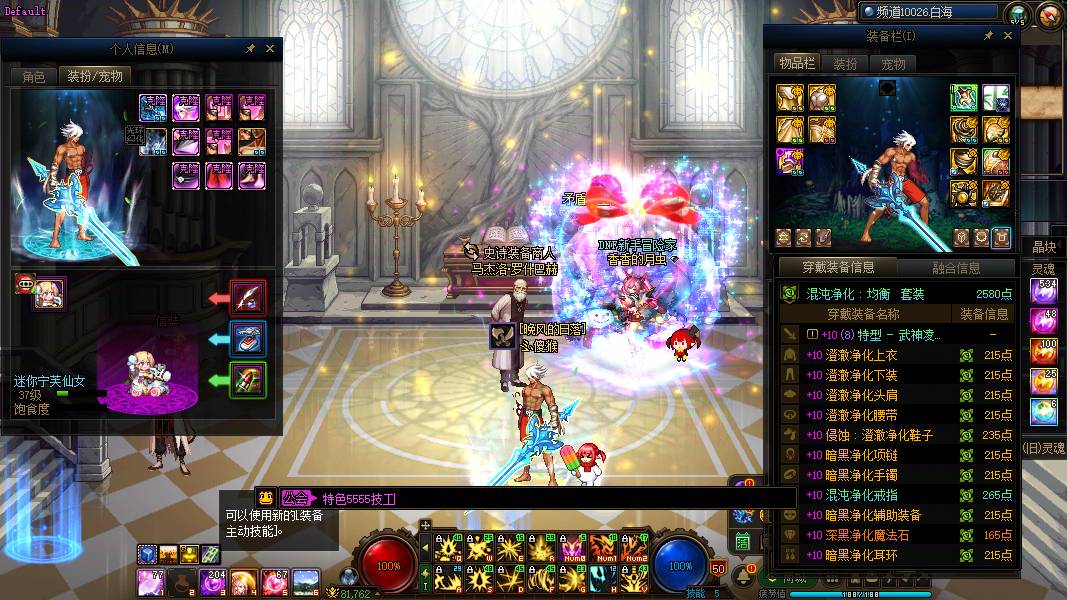Pin the 装备栏 equipment window
The width and height of the screenshot is (1067, 600).
tap(989, 36)
